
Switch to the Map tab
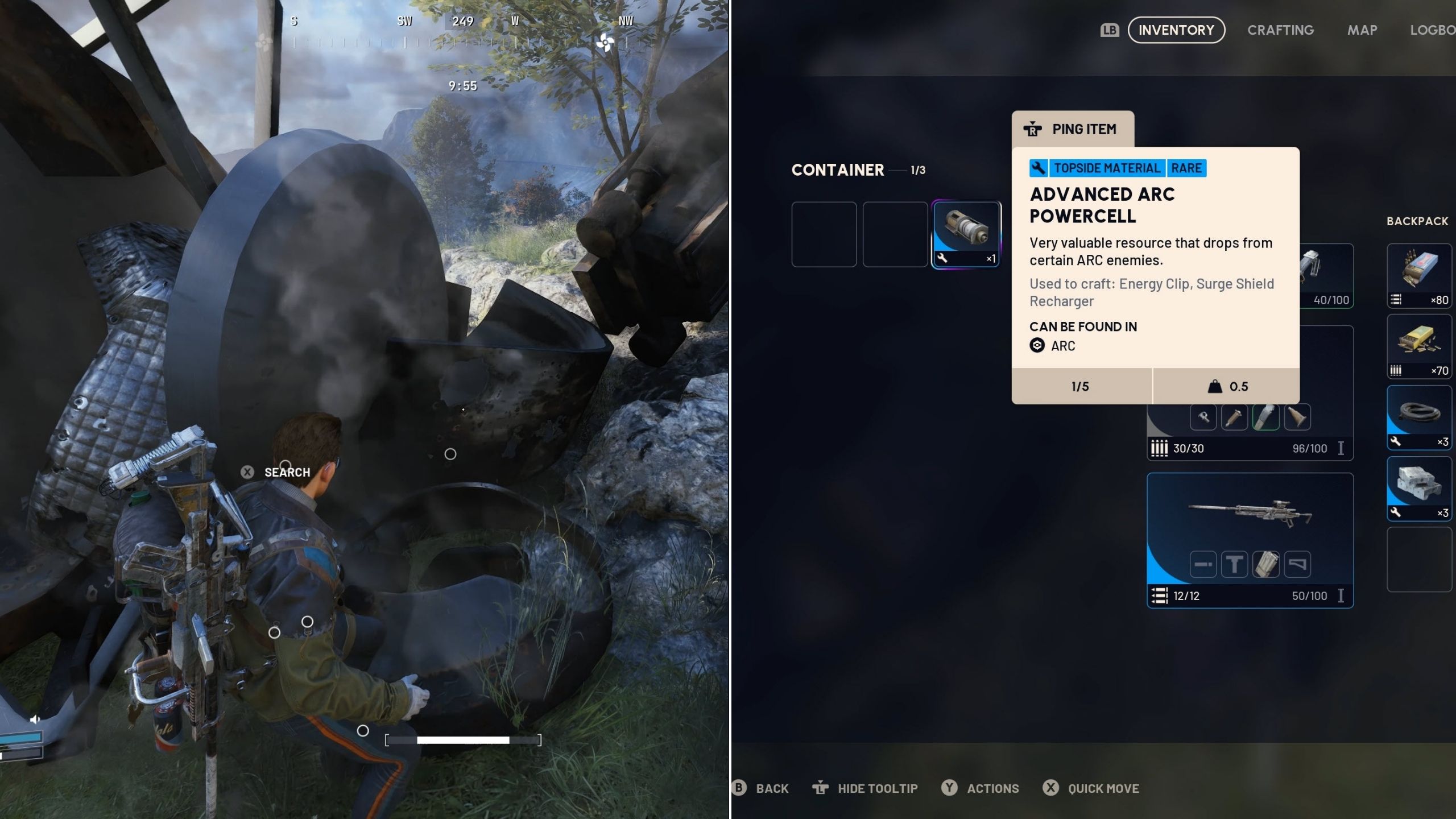click(1362, 30)
